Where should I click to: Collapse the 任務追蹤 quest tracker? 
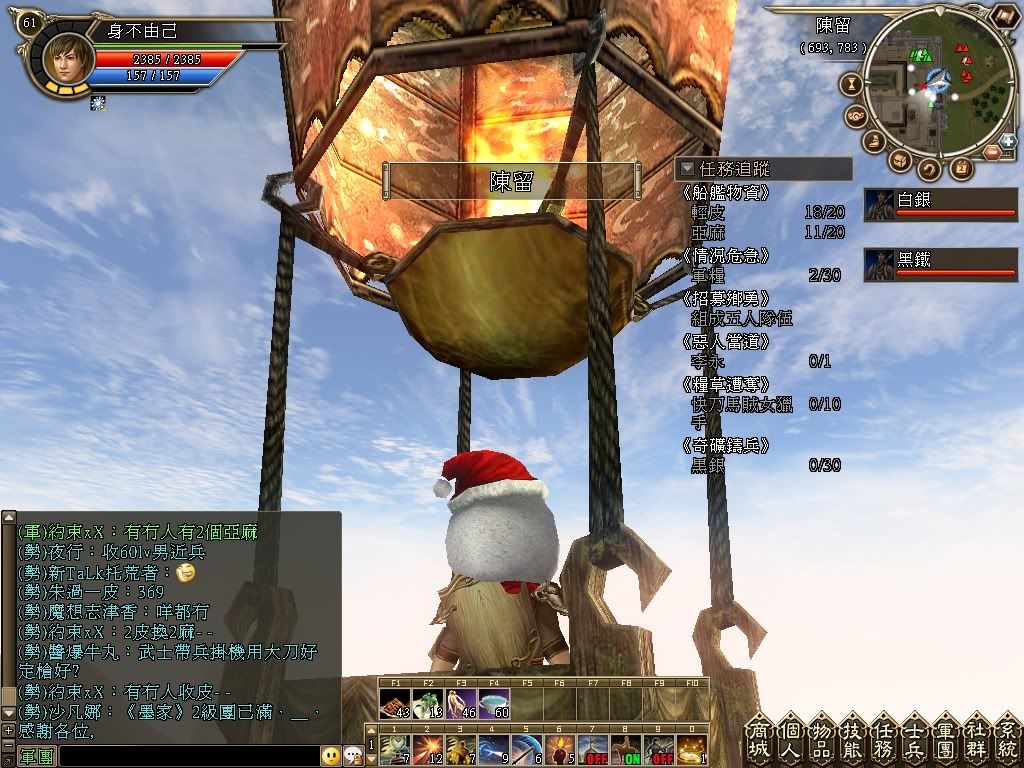point(687,169)
